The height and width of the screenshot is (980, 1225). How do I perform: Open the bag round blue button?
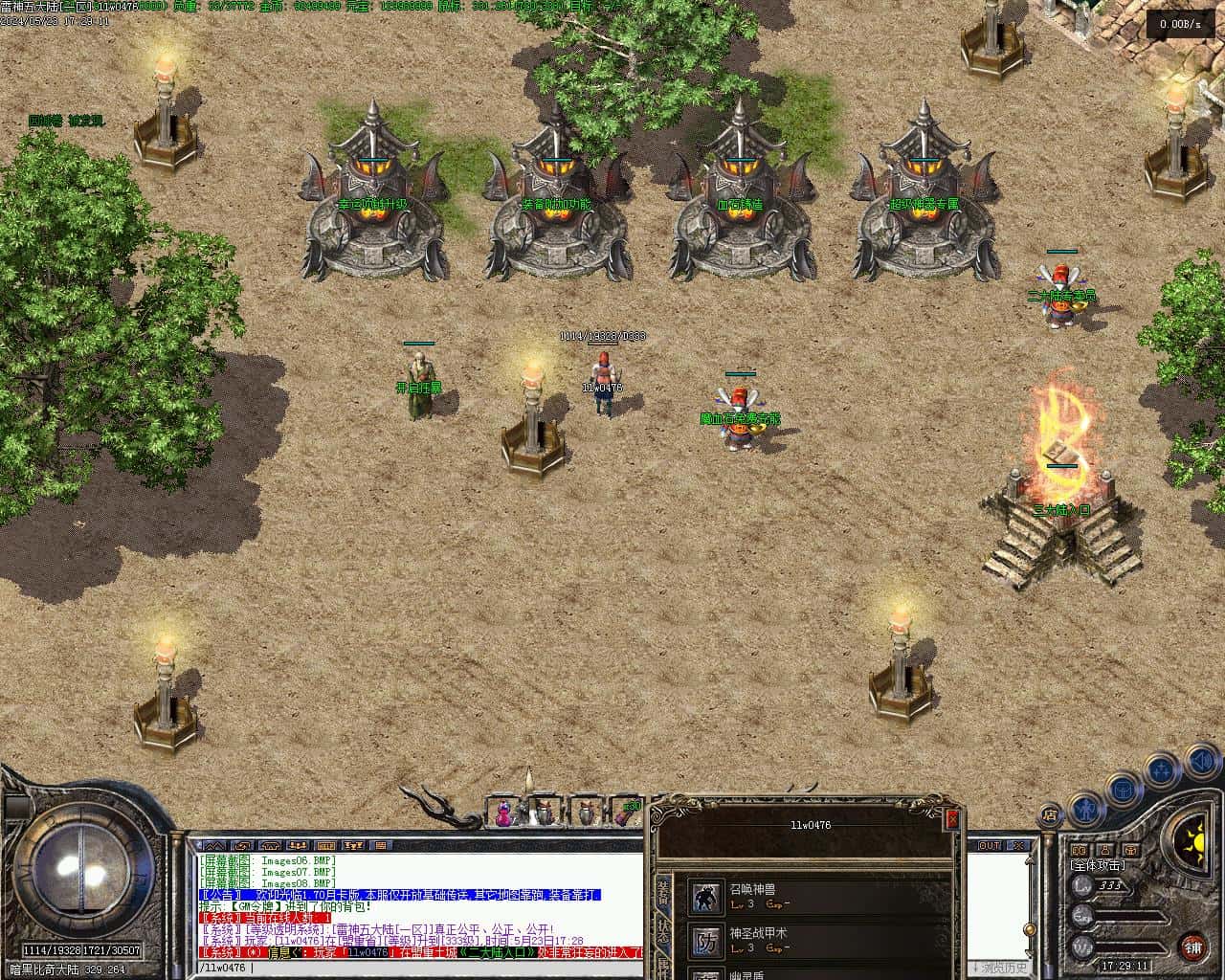click(x=1125, y=791)
